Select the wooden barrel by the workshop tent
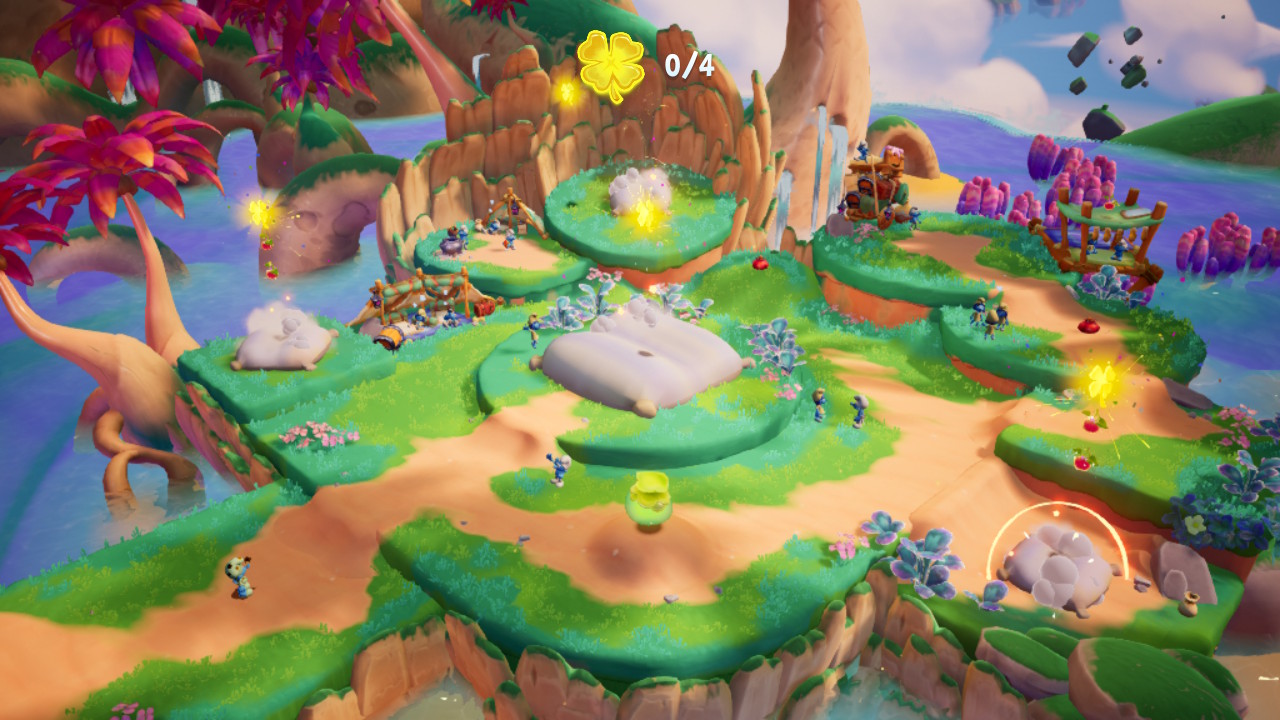The height and width of the screenshot is (720, 1280). [x=390, y=336]
